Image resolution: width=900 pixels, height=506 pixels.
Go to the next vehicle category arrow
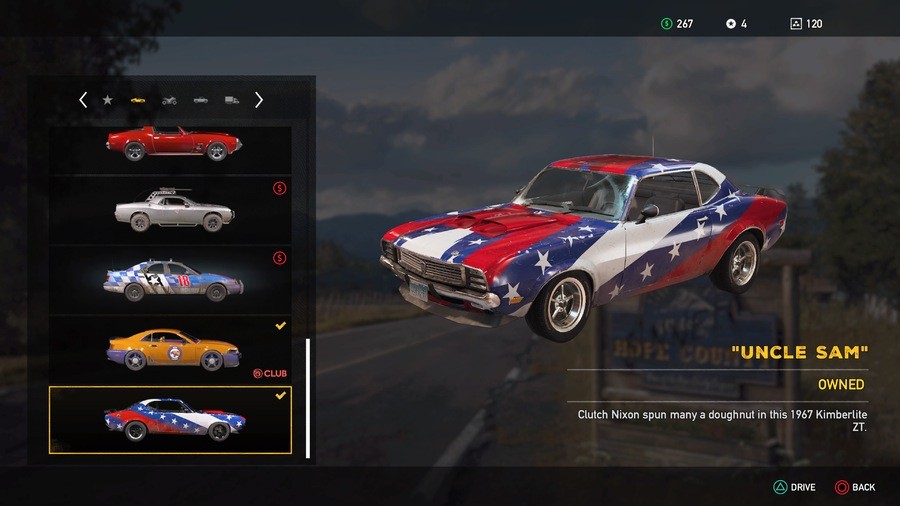point(259,100)
